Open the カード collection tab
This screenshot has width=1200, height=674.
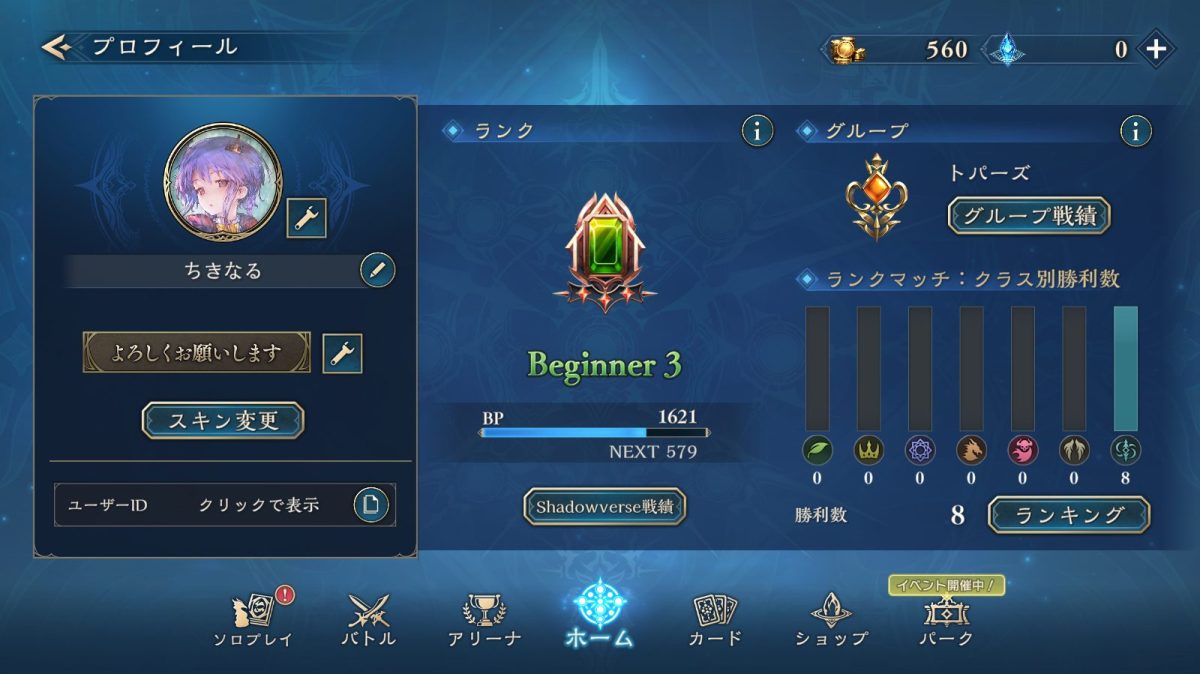click(715, 618)
